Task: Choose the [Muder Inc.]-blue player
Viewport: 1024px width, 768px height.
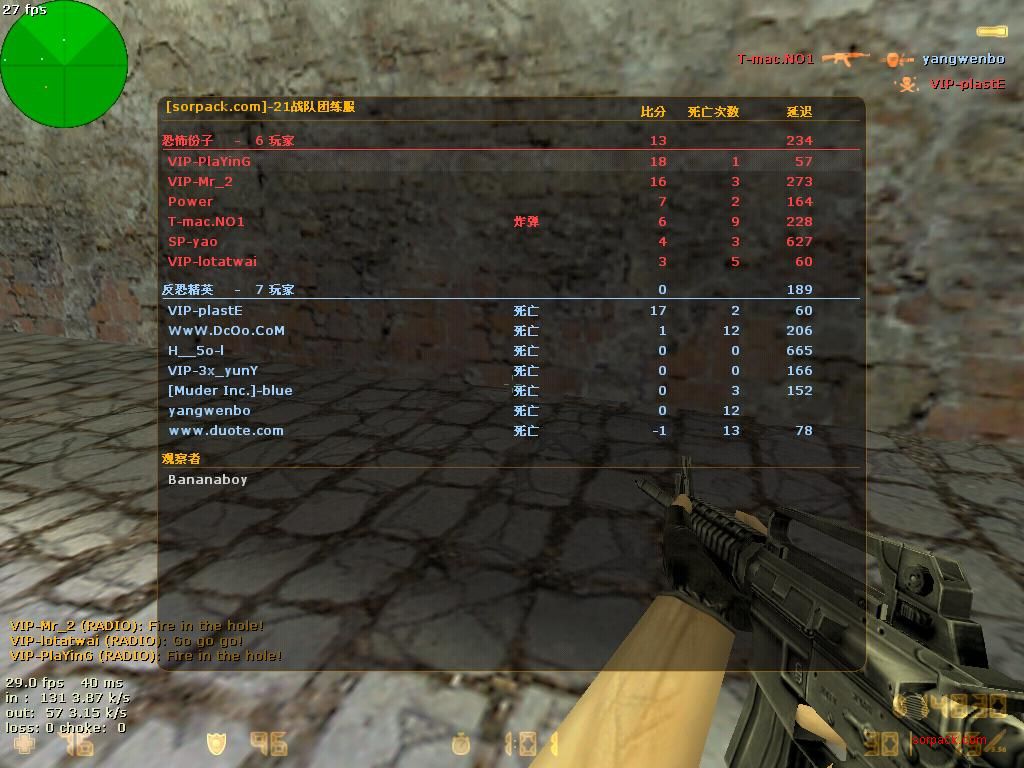Action: click(230, 390)
